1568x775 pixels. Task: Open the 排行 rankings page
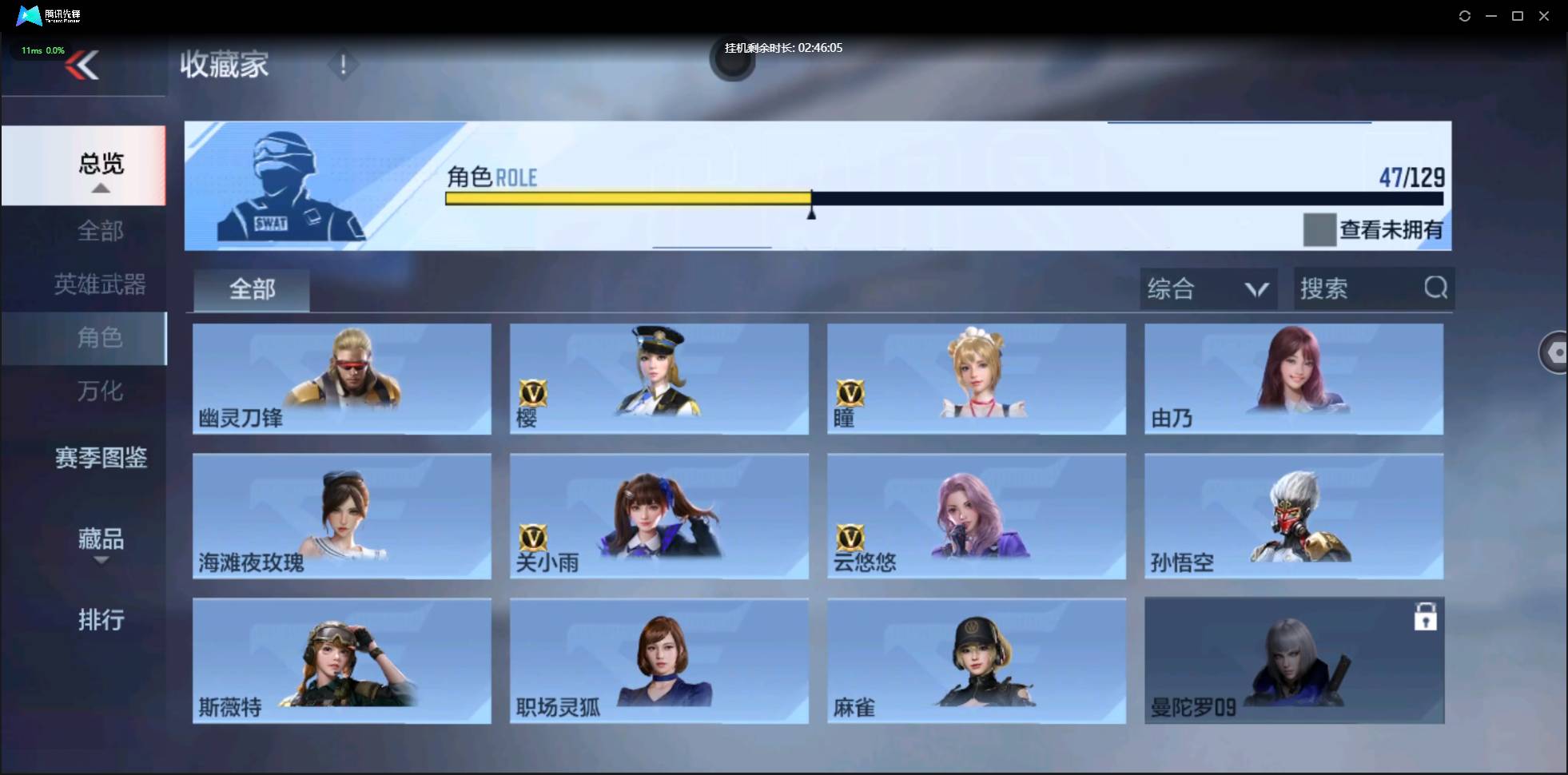[101, 620]
